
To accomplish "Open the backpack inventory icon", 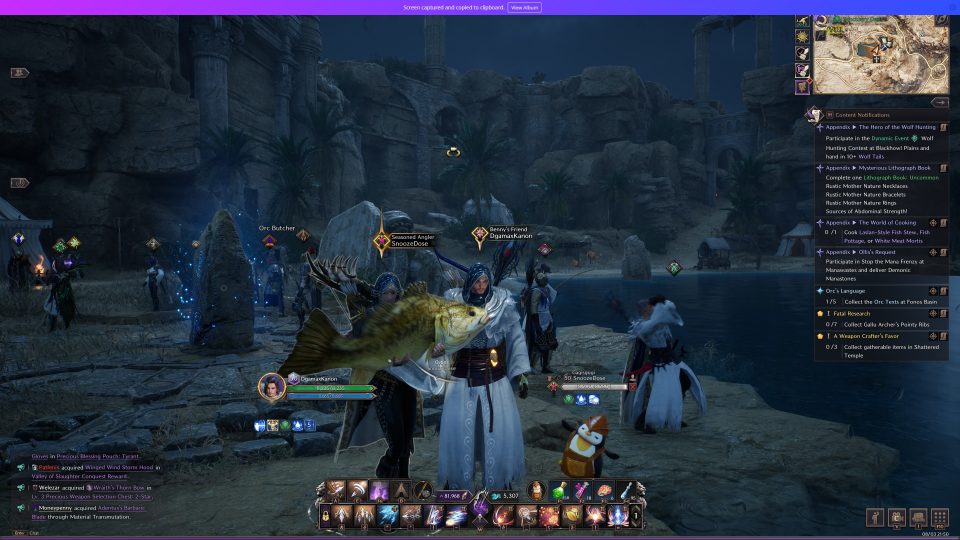I will (917, 517).
